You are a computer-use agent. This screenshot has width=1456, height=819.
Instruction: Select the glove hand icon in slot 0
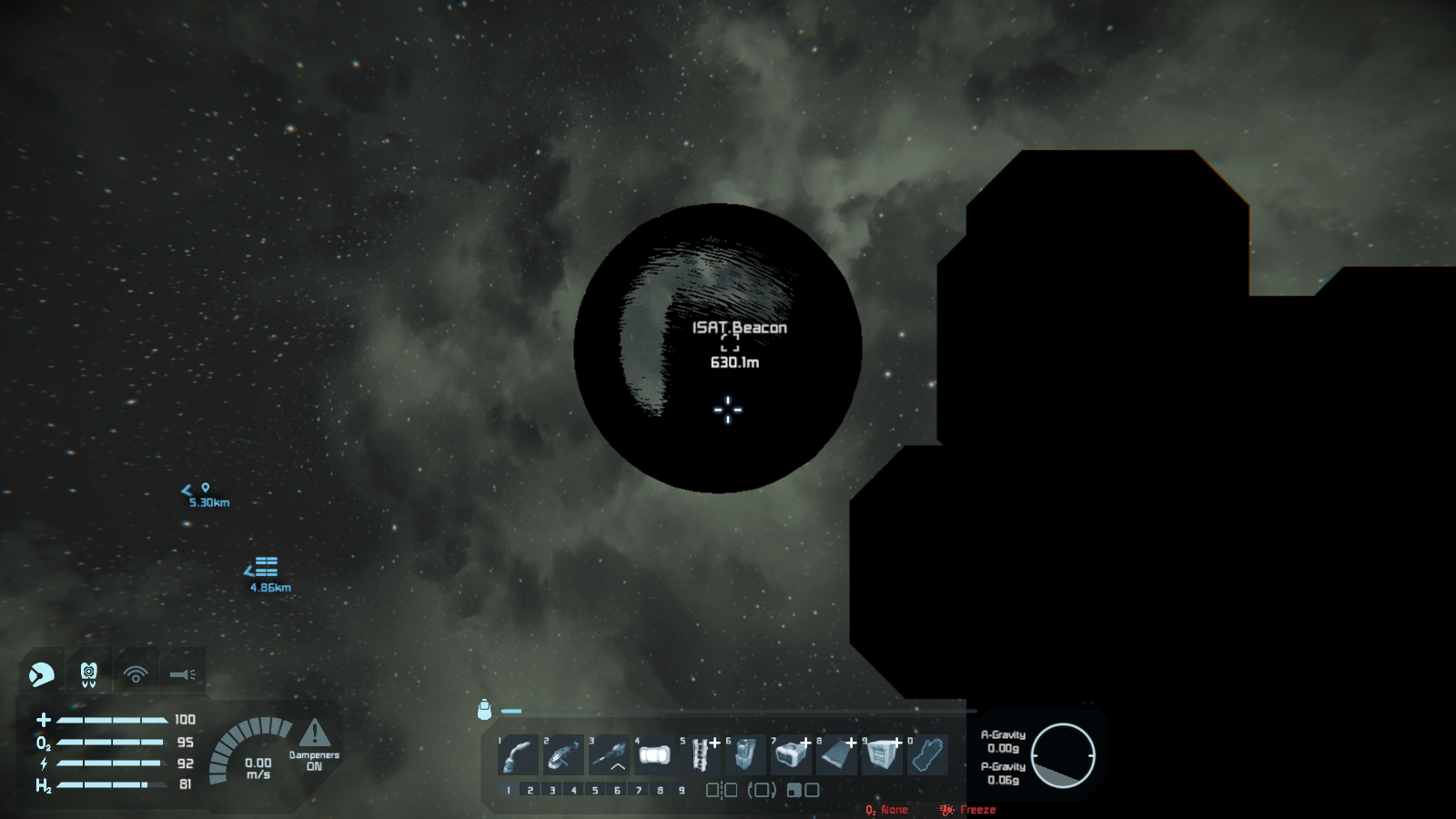coord(926,755)
